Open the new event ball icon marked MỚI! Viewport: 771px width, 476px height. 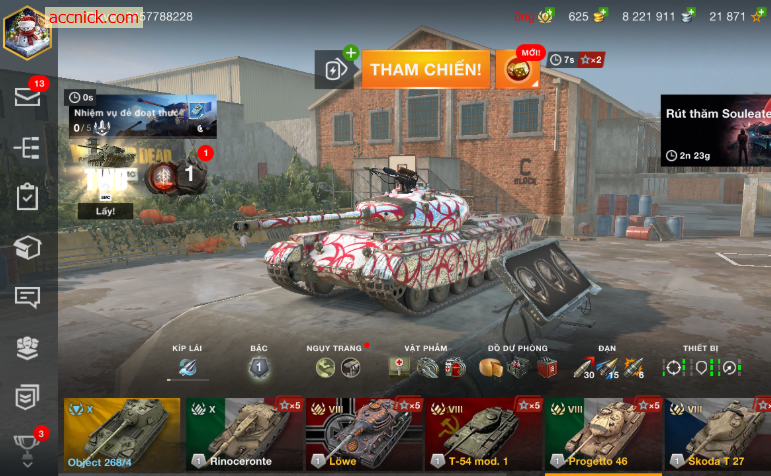tap(517, 70)
